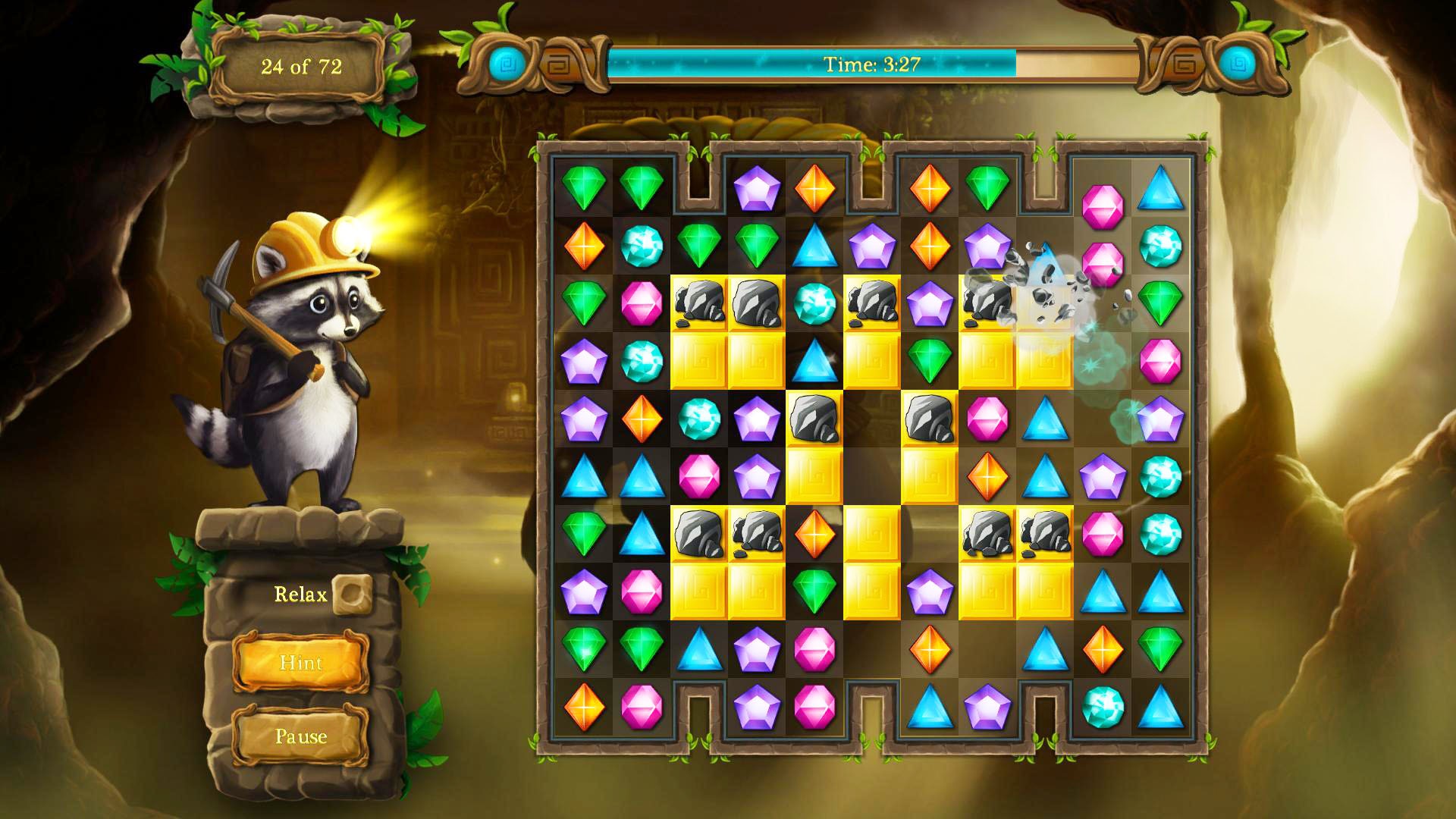Click the 24 of 72 level plaque
This screenshot has height=819, width=1456.
click(x=302, y=67)
